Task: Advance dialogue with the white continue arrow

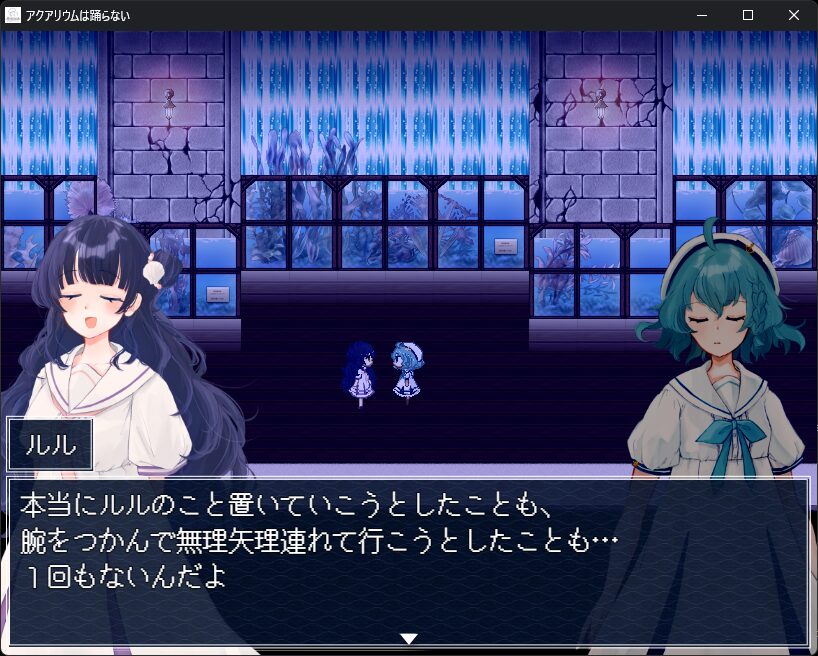Action: coord(408,638)
